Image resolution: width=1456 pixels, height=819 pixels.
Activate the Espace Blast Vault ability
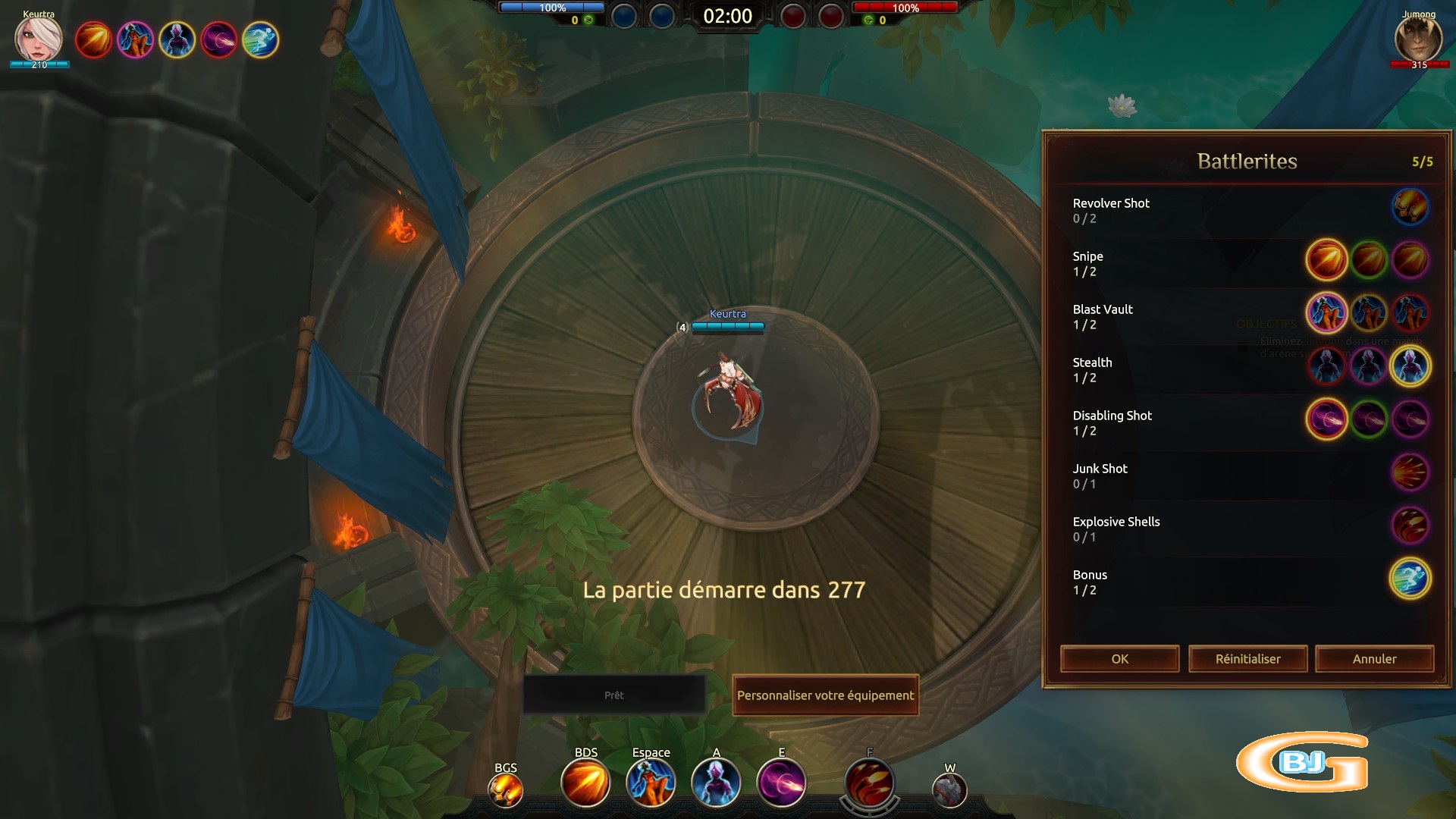[651, 784]
